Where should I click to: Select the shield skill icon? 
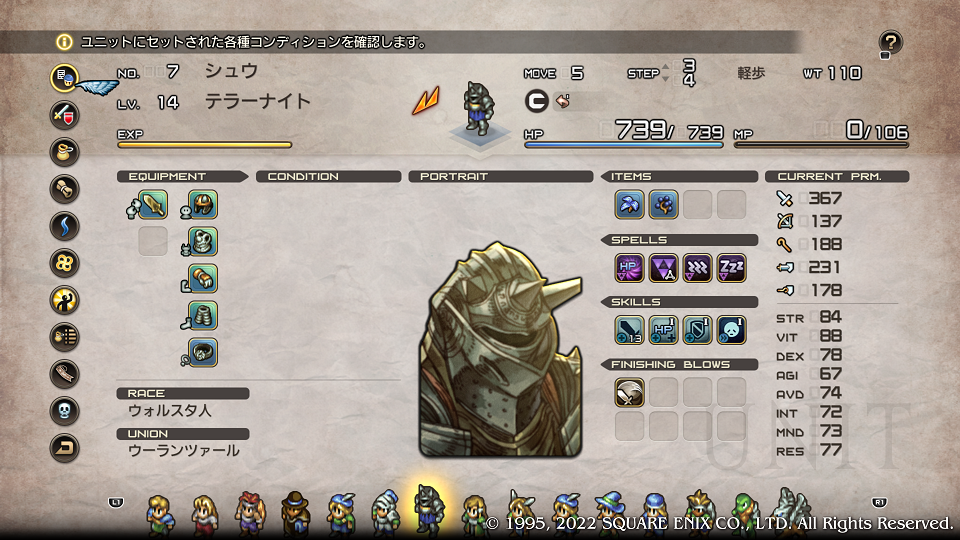click(698, 330)
